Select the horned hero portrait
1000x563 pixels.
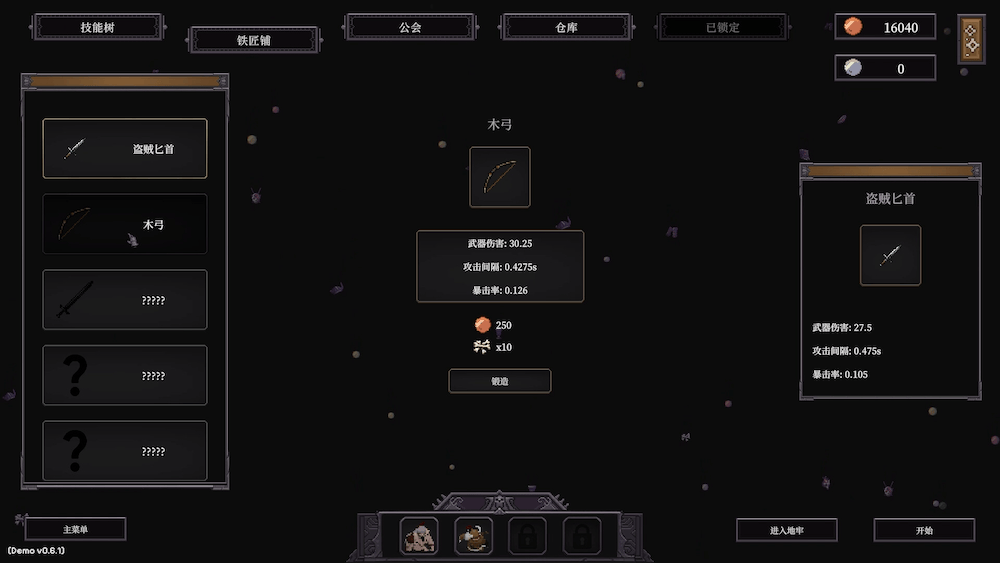(x=474, y=537)
